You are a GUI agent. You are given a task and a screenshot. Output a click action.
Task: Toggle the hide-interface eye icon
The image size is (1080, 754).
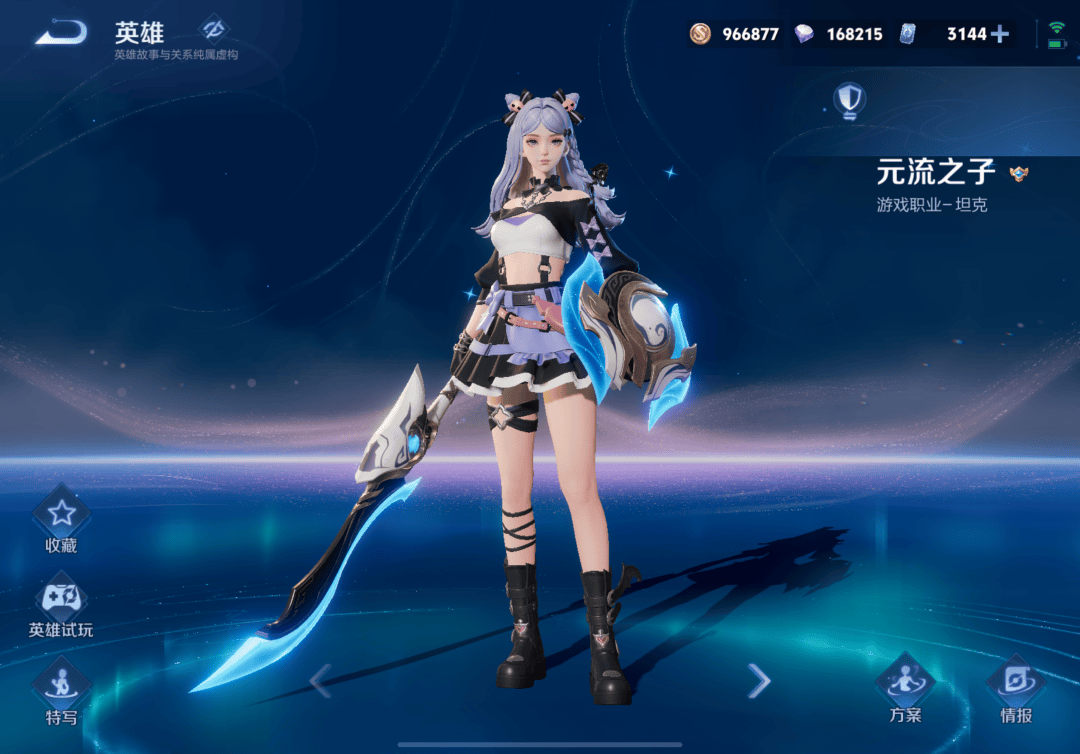212,28
